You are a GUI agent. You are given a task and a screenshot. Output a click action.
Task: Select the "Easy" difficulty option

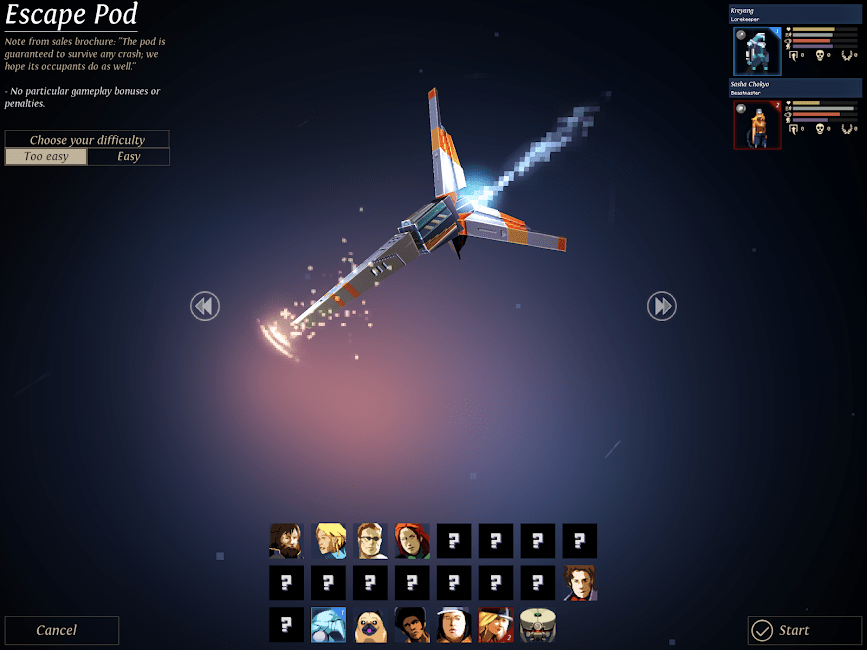[x=129, y=157]
